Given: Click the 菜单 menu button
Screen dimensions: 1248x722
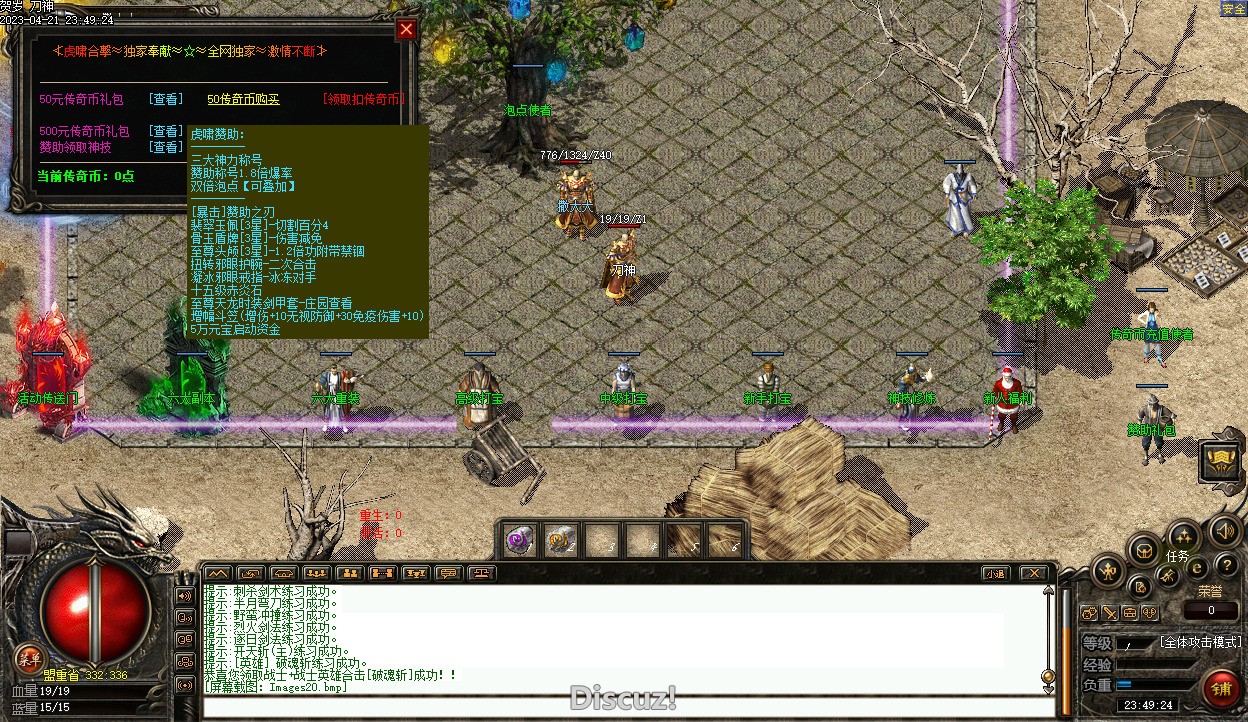Looking at the screenshot, I should click(x=29, y=658).
